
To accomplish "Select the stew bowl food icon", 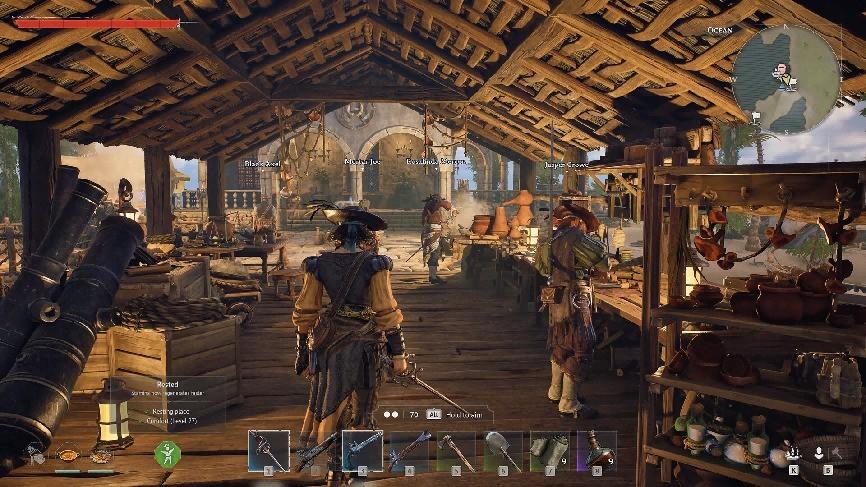I will click(x=69, y=454).
